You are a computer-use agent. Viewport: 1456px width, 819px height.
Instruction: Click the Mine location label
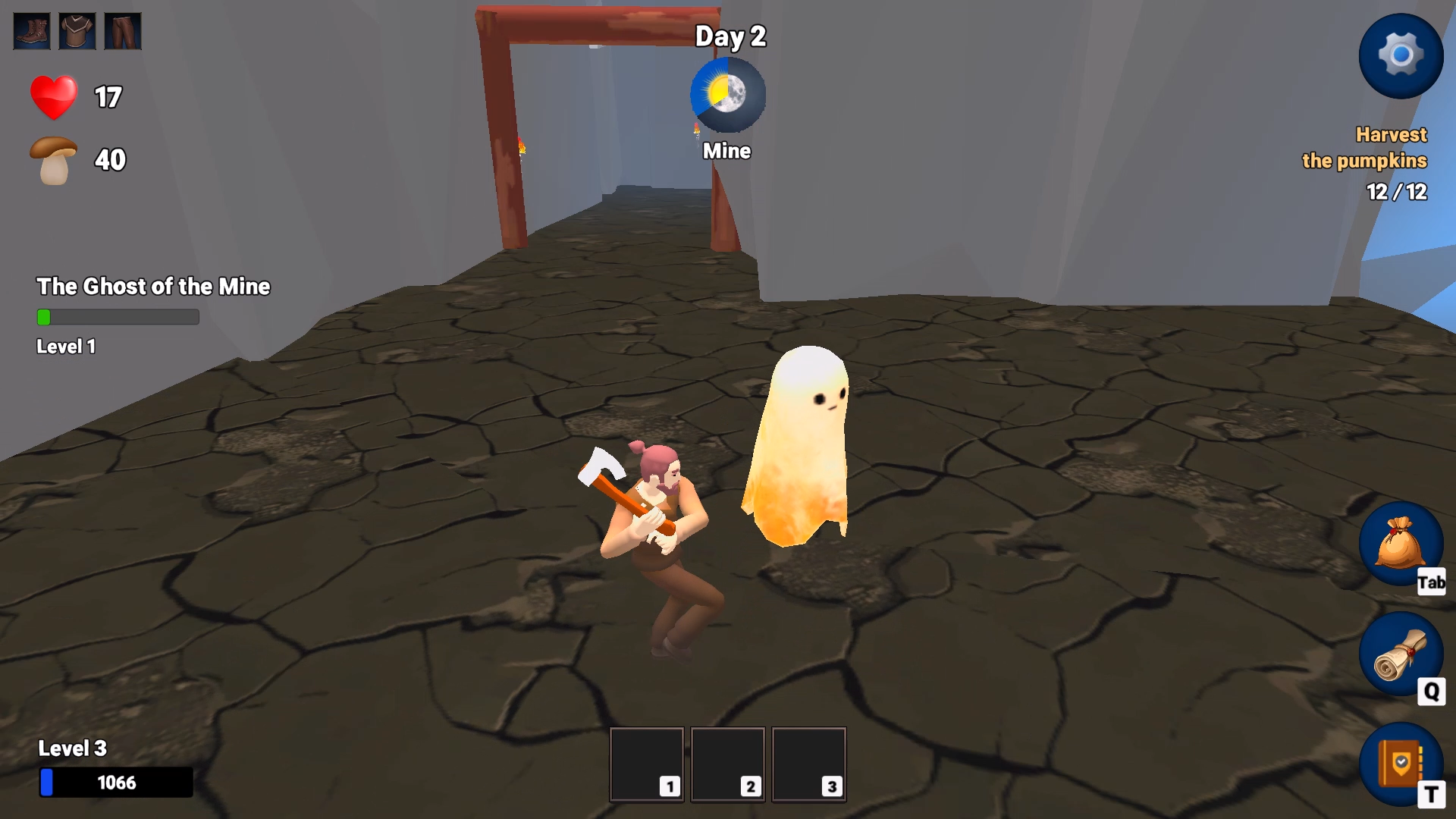(726, 150)
